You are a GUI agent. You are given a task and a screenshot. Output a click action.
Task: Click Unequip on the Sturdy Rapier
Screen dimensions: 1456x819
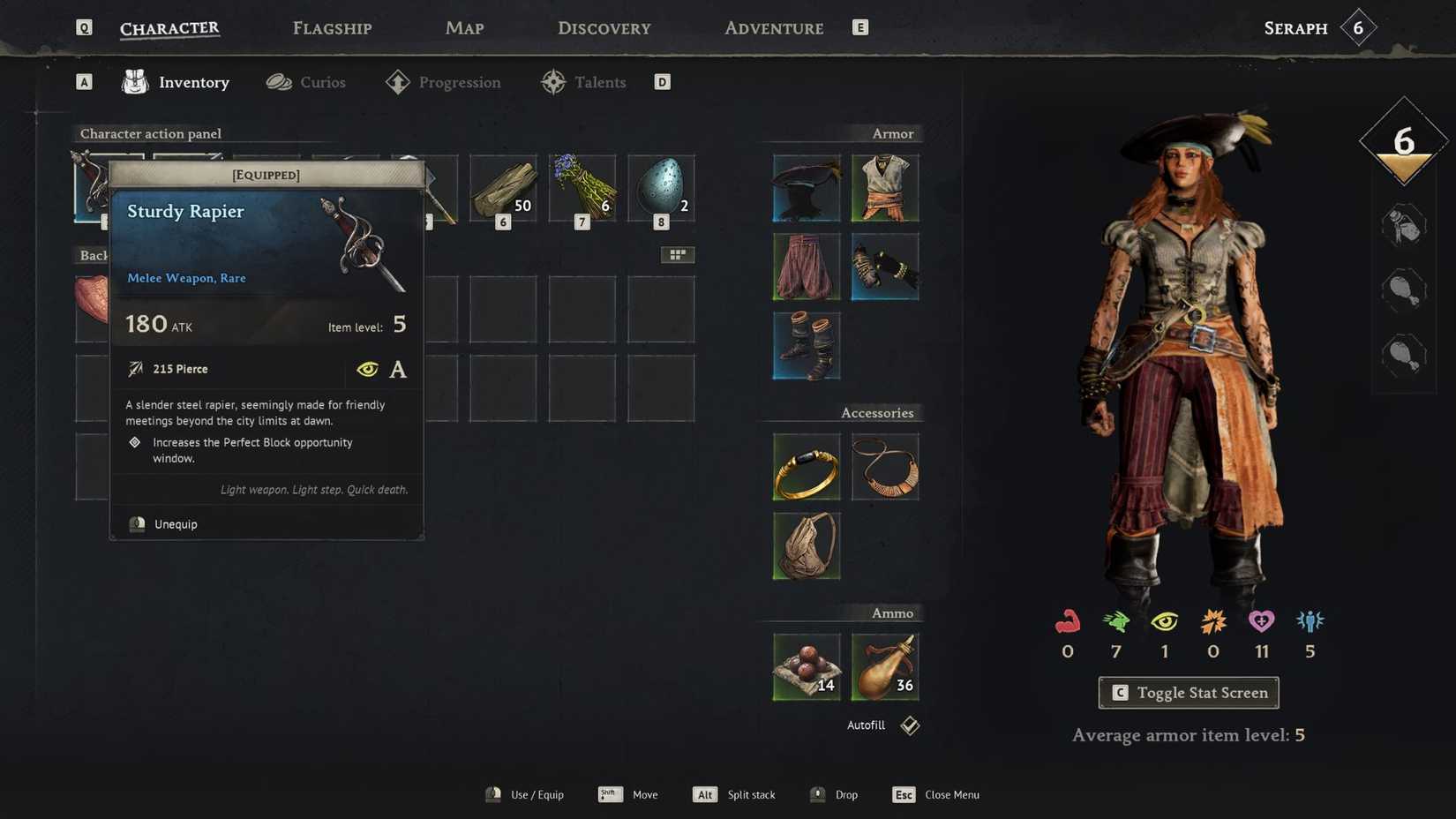pyautogui.click(x=176, y=523)
